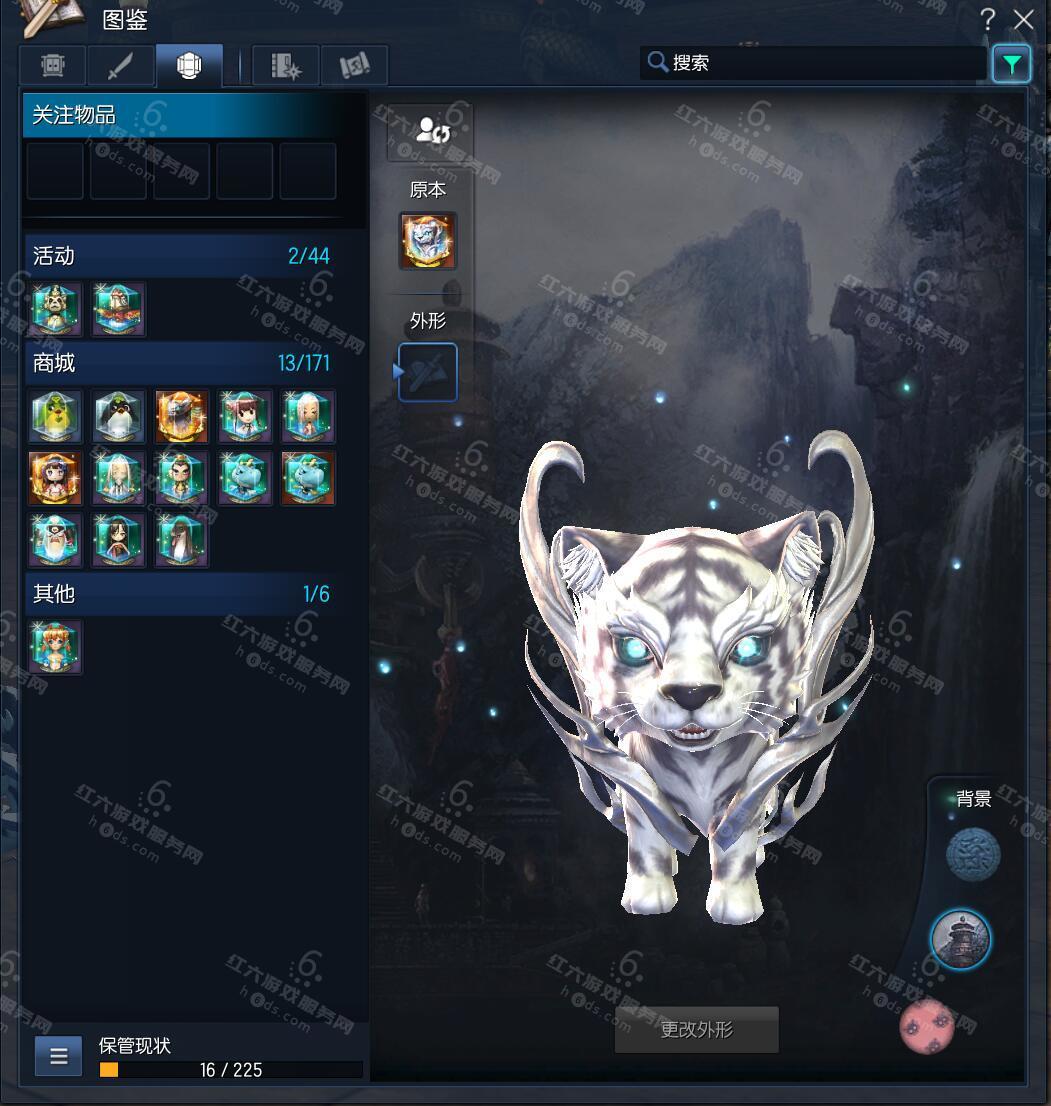Select the 外形 appearance slot
This screenshot has height=1106, width=1051.
(428, 372)
